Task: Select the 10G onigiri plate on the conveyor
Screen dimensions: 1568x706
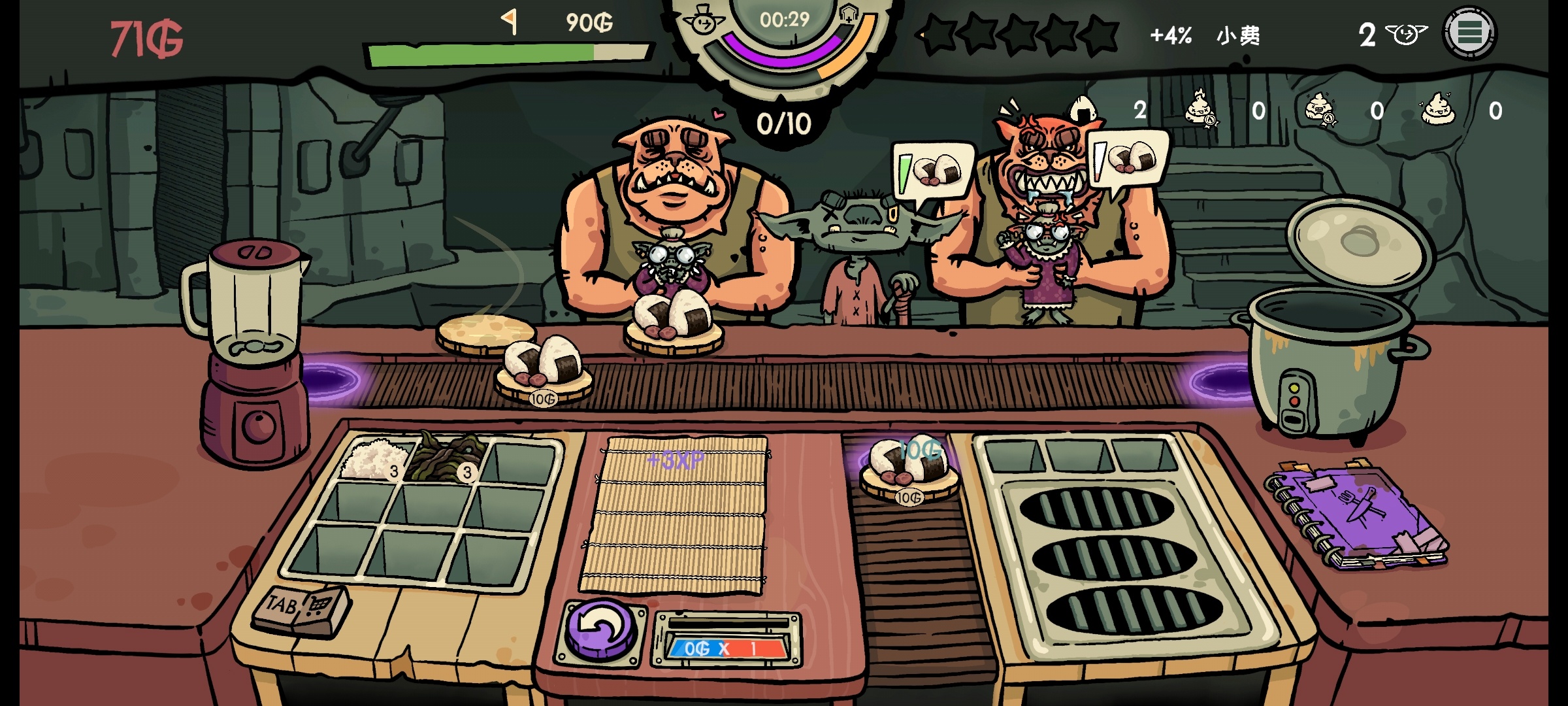Action: [x=544, y=368]
